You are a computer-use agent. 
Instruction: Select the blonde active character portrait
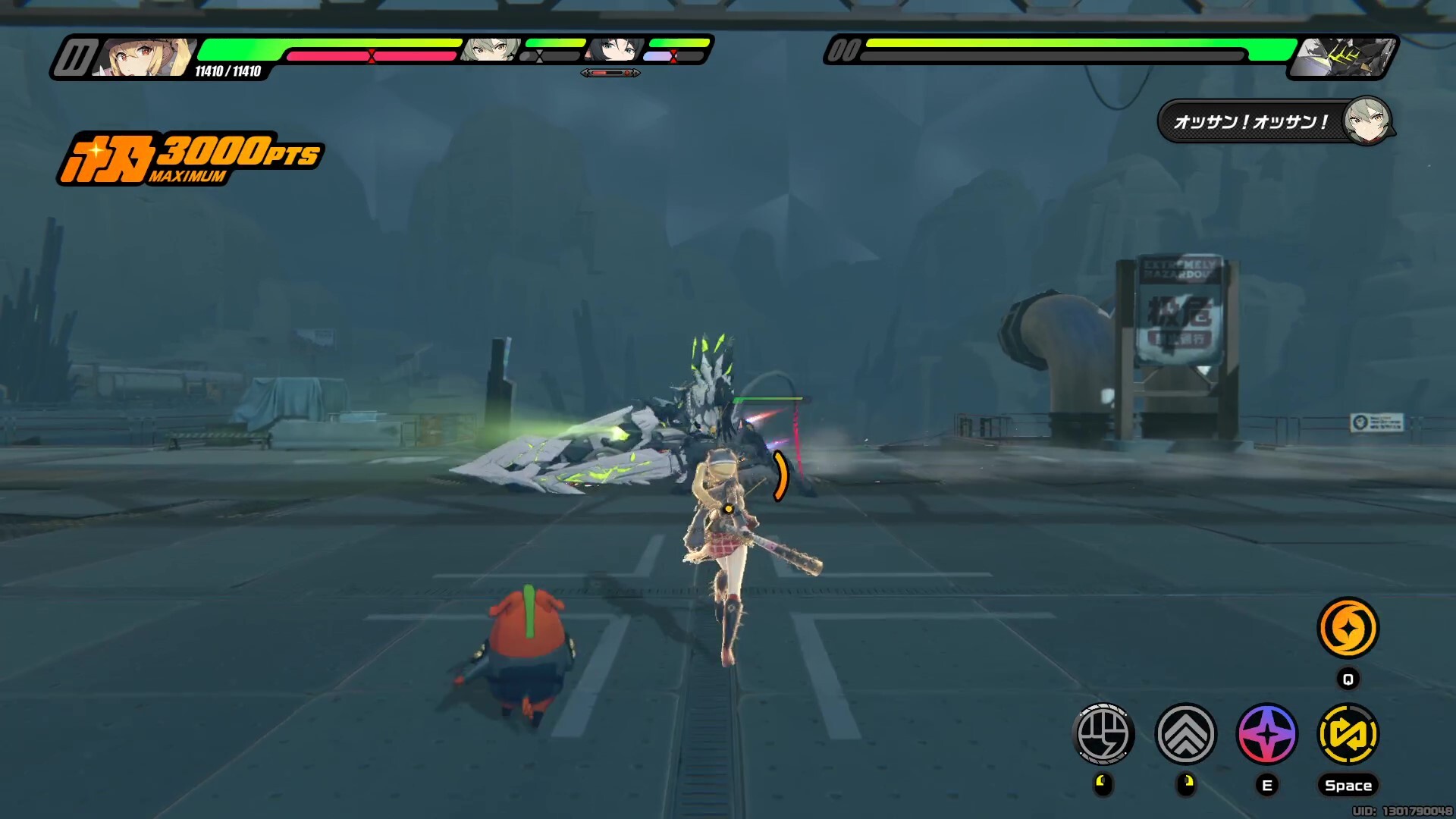click(x=144, y=57)
